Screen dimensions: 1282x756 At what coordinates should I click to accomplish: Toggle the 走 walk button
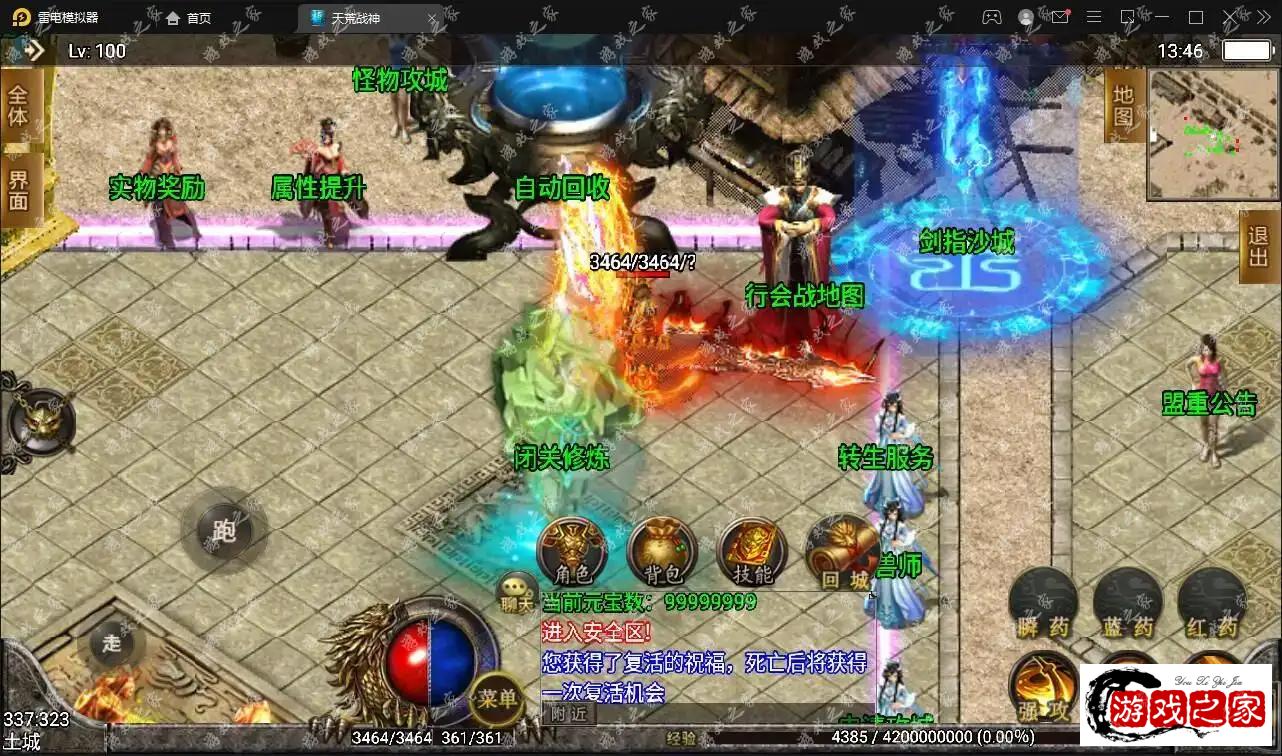111,643
